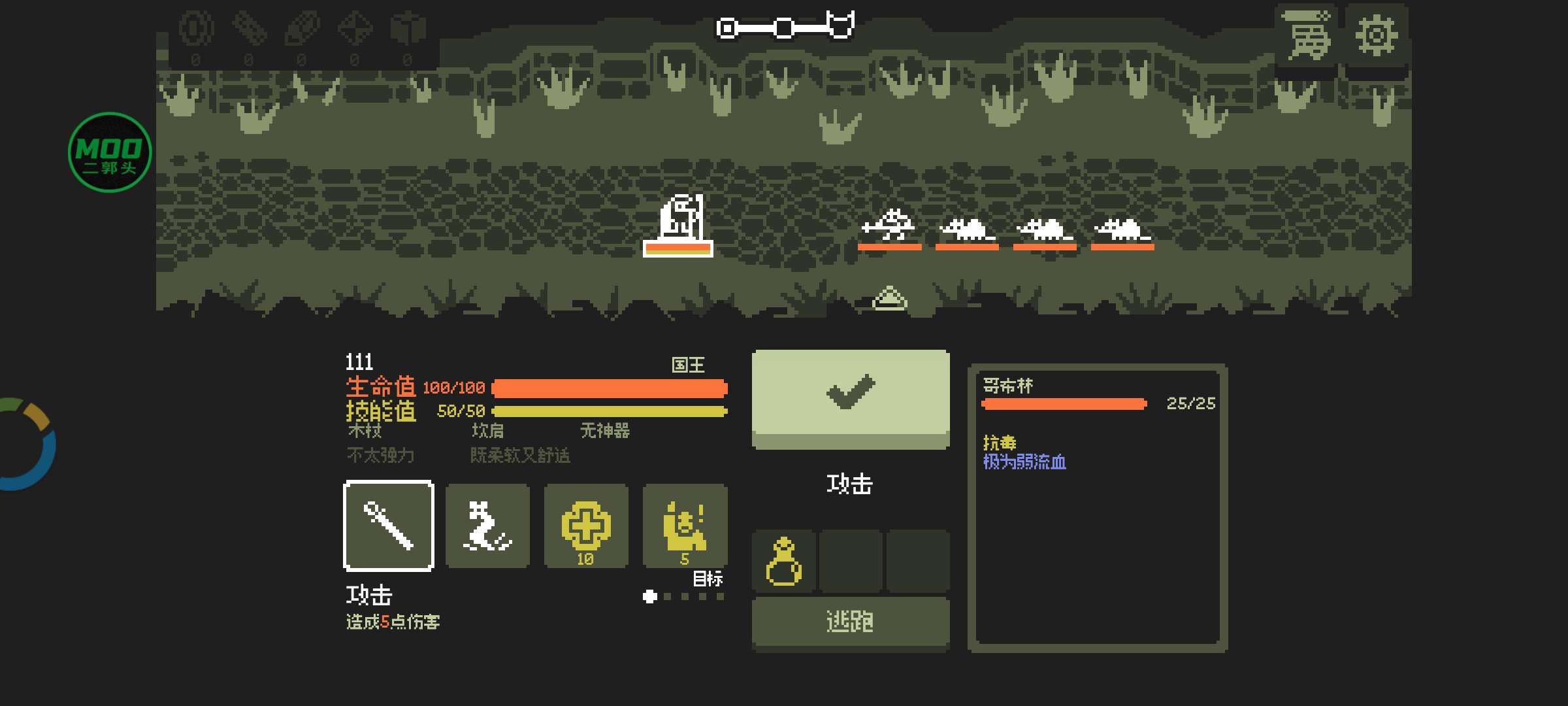The image size is (1568, 706).
Task: Select the heal skill costing 10
Action: coord(586,526)
